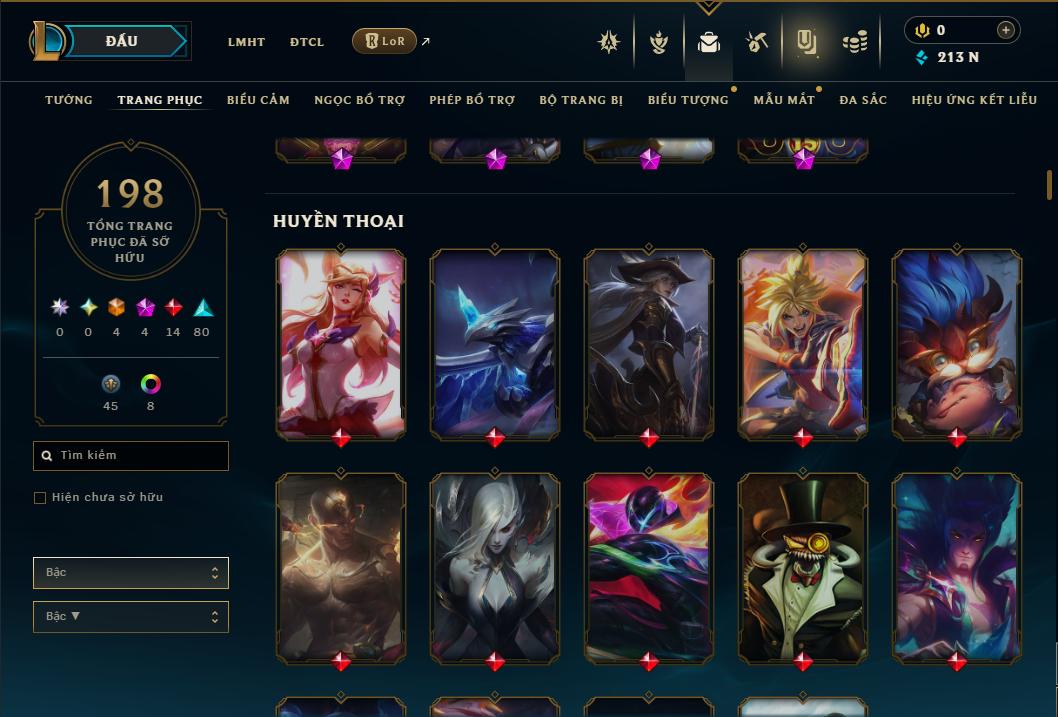Choose the top-hat monster skin card
Viewport: 1058px width, 717px height.
coord(803,567)
